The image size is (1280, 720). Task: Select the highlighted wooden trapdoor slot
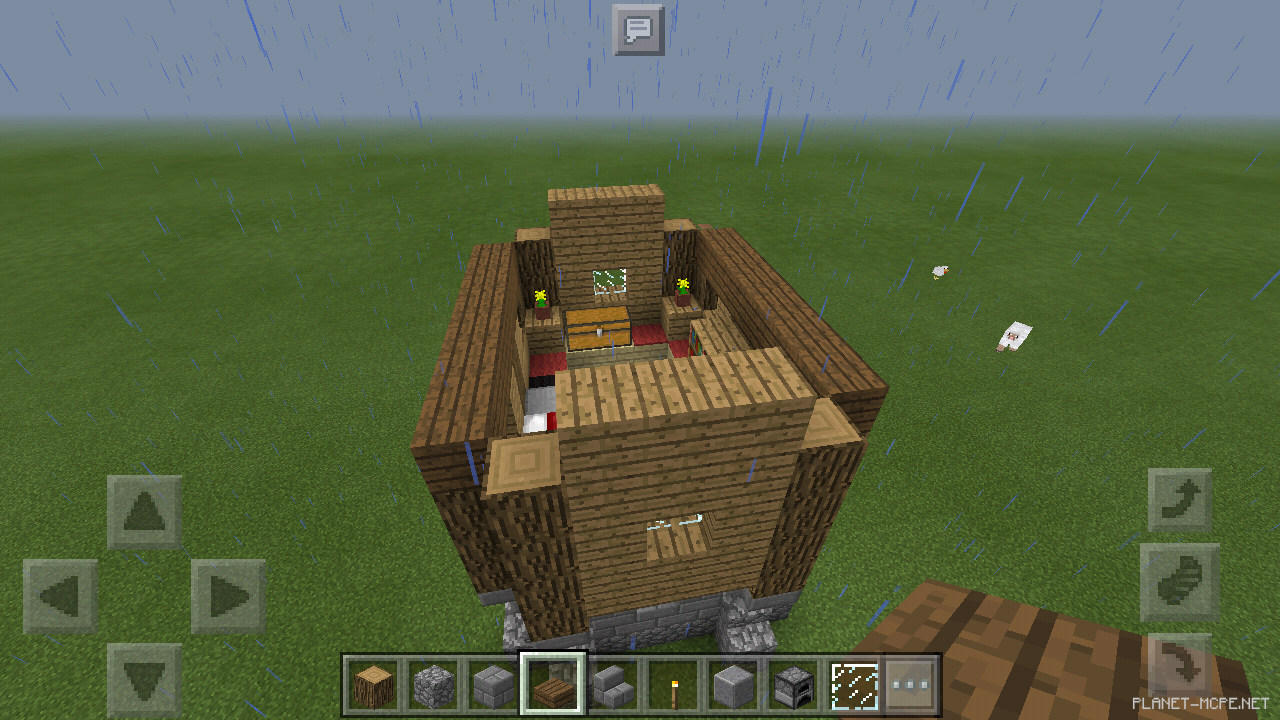(x=554, y=682)
